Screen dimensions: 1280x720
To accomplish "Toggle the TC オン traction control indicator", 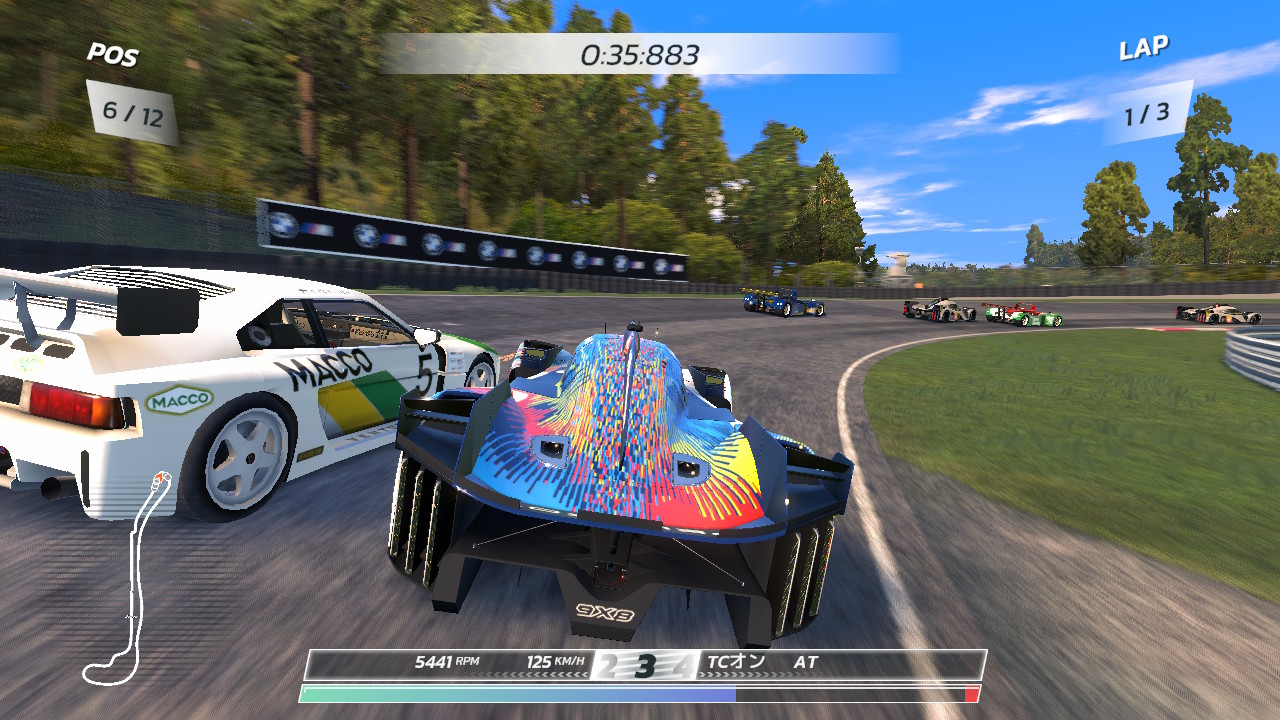I will 736,662.
